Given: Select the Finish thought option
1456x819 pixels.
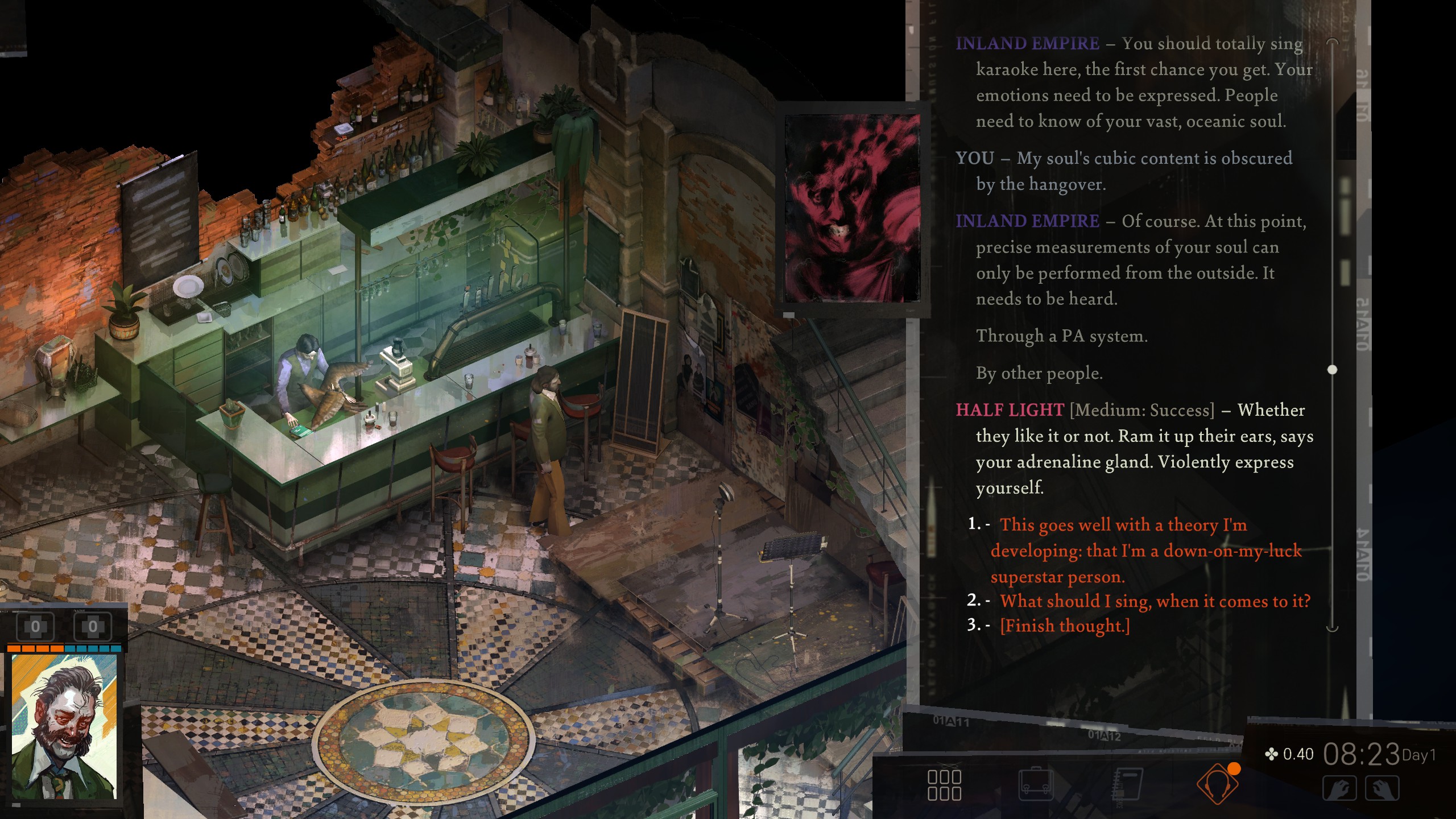Looking at the screenshot, I should [x=1065, y=625].
